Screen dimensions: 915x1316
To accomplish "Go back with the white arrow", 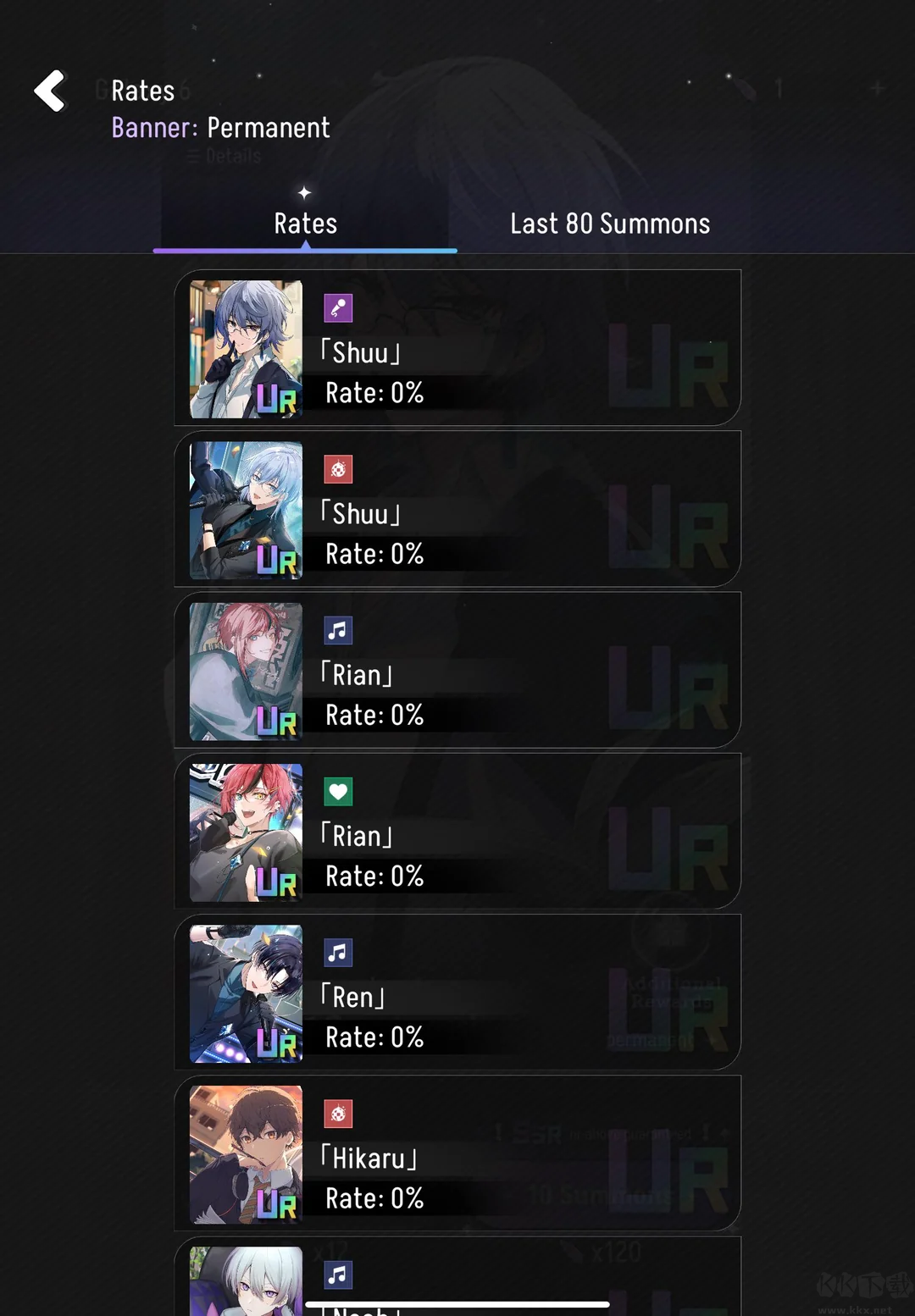I will point(50,91).
